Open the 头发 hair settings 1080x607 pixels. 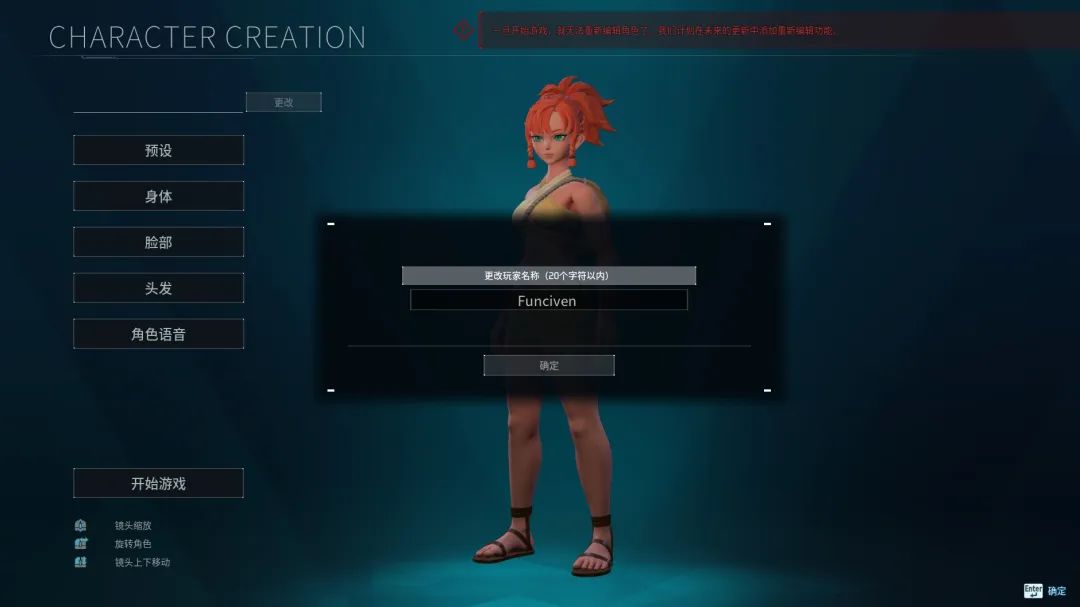(x=158, y=288)
